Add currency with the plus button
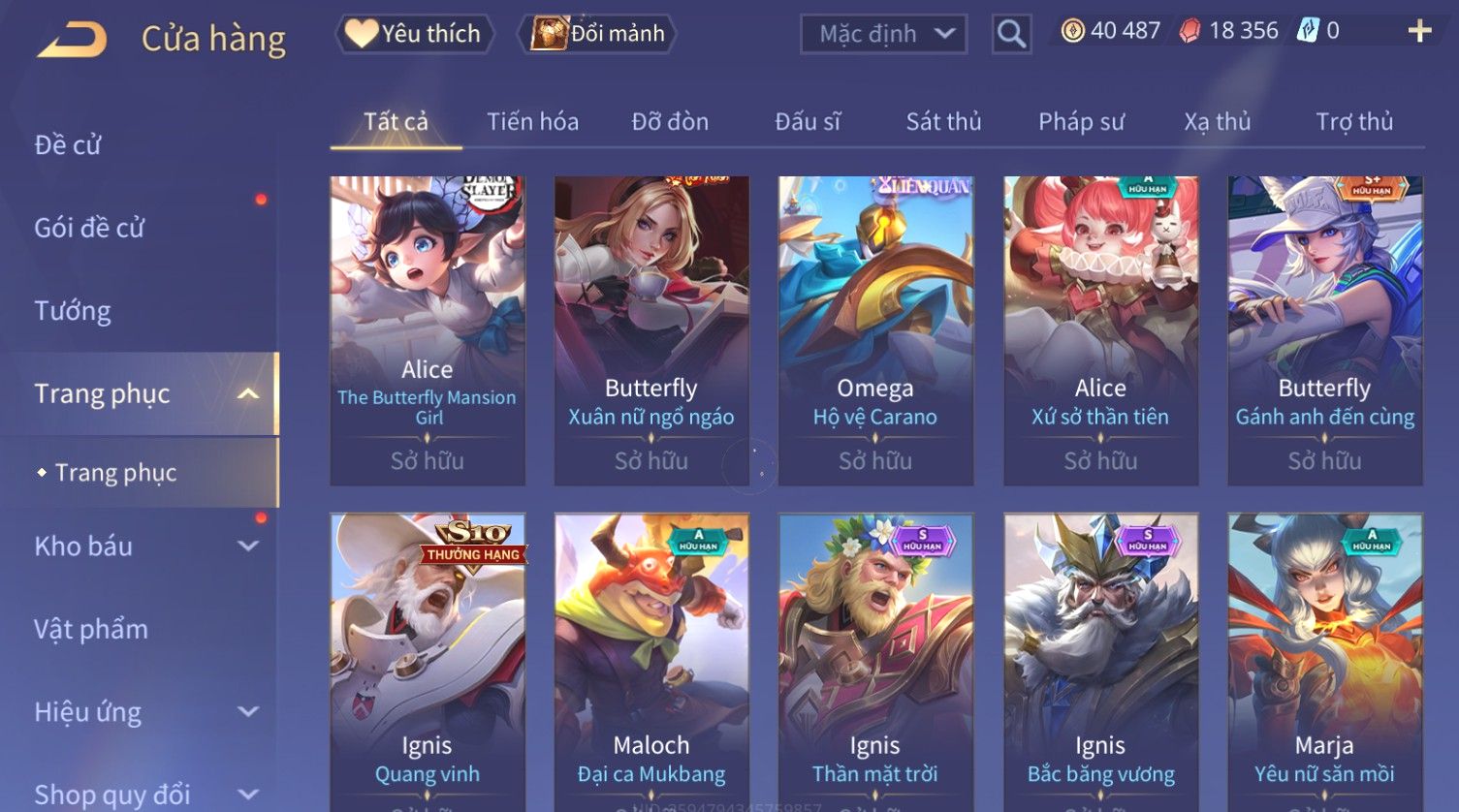Viewport: 1459px width, 812px height. click(x=1419, y=32)
